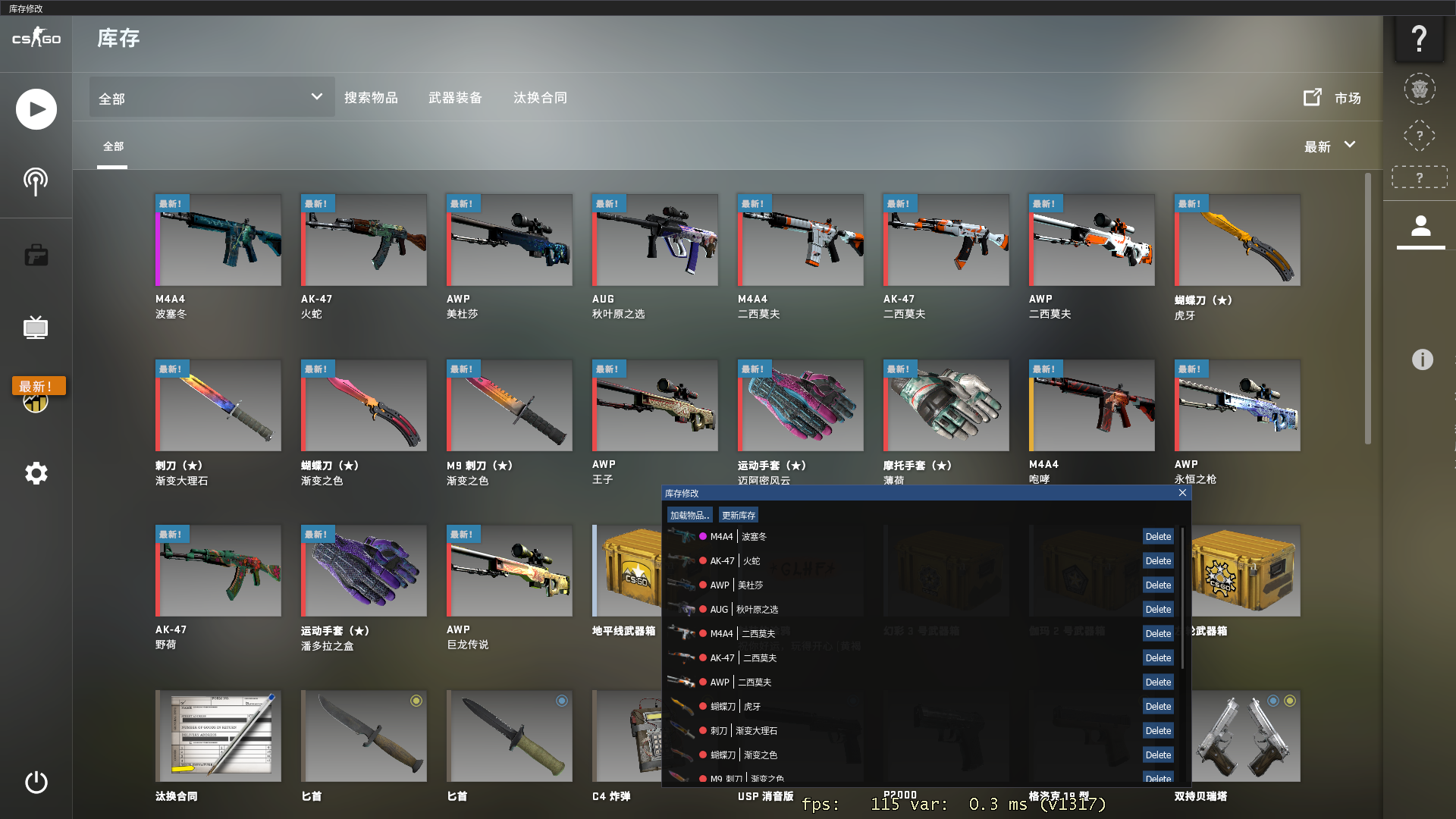Select the play icon in the left sidebar
Screen dimensions: 1456x819
pyautogui.click(x=36, y=108)
